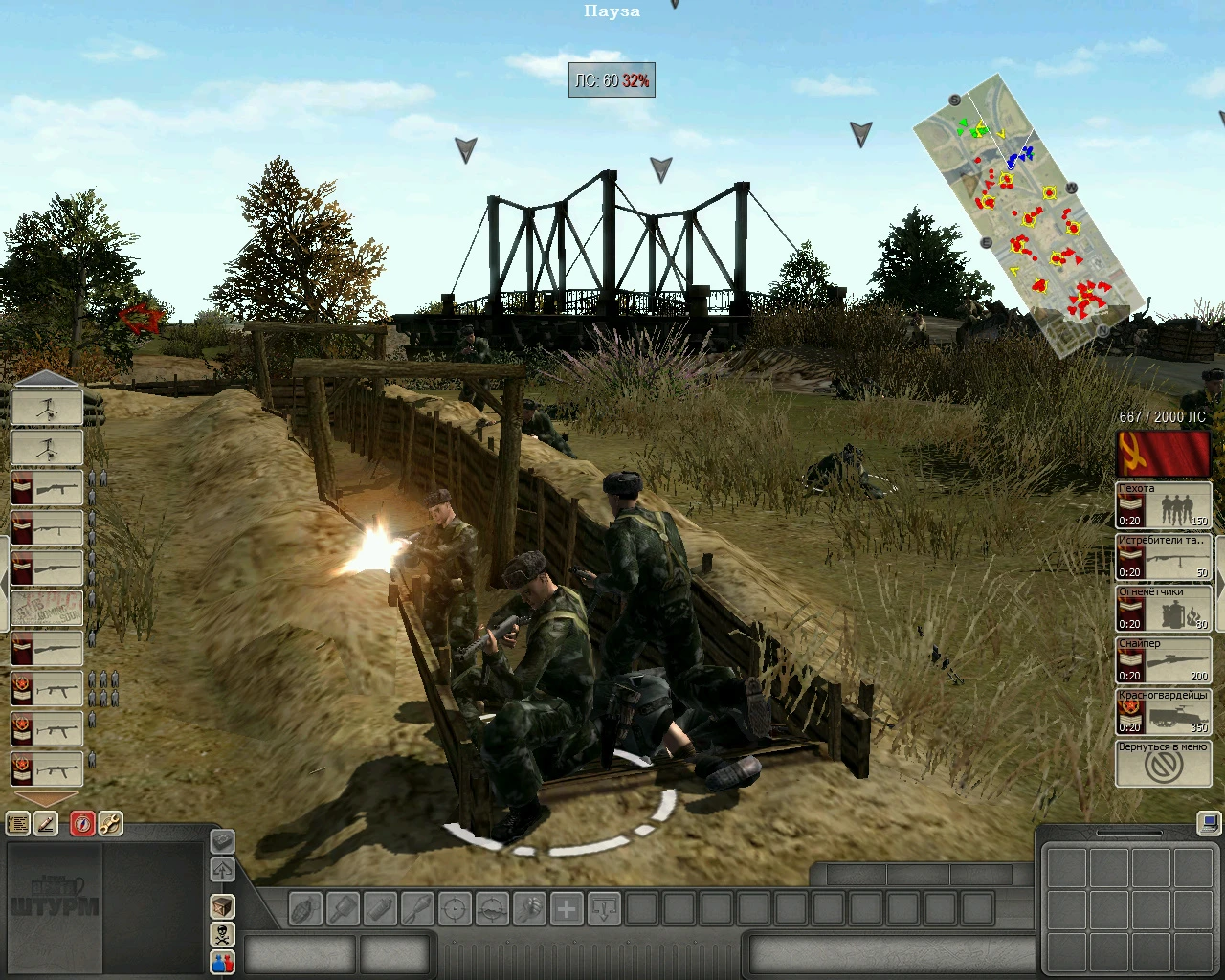Viewport: 1225px width, 980px height.
Task: Call in Пехота reinforcements for 150
Action: [1163, 504]
